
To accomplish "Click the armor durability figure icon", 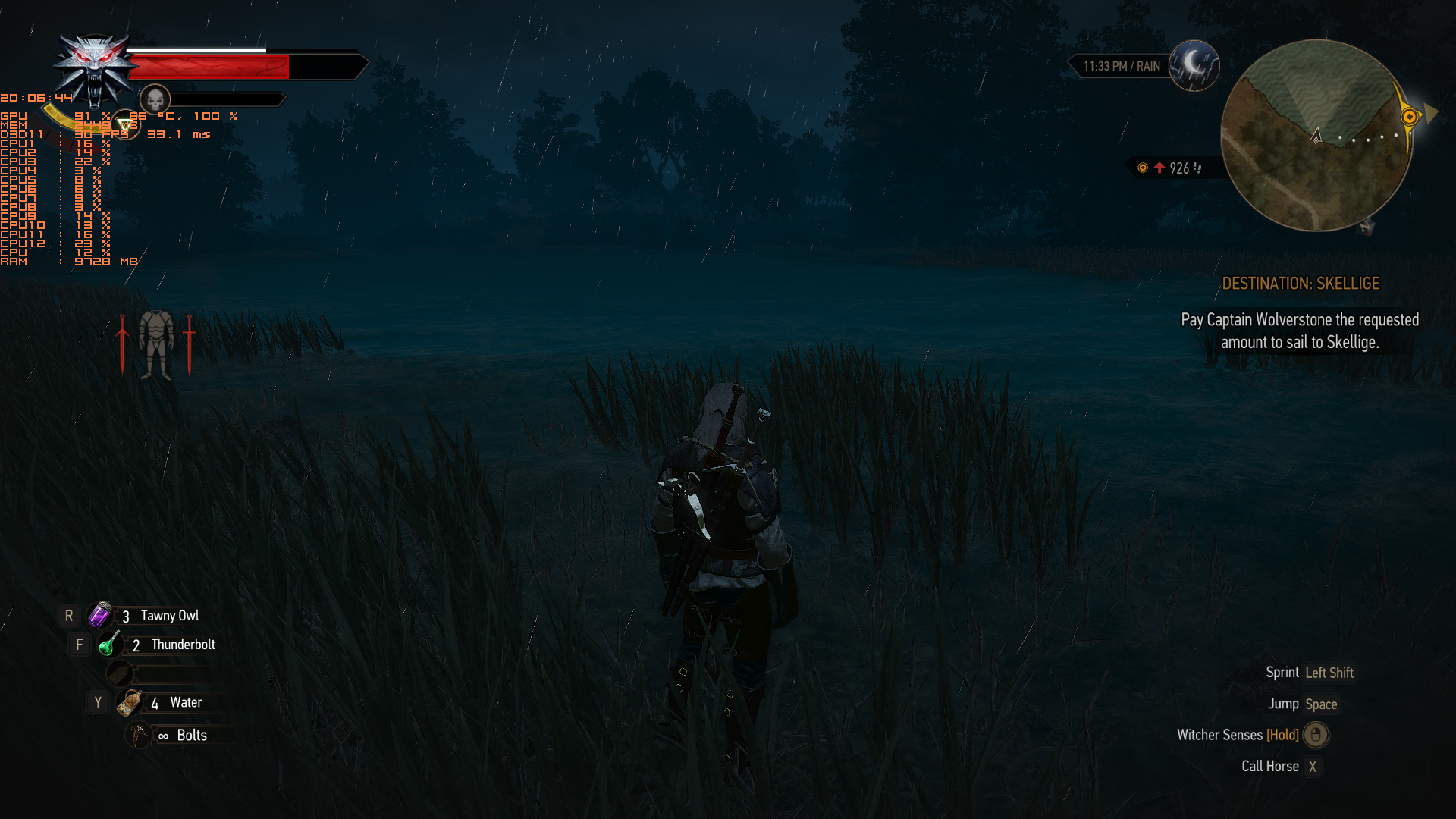I will point(156,344).
